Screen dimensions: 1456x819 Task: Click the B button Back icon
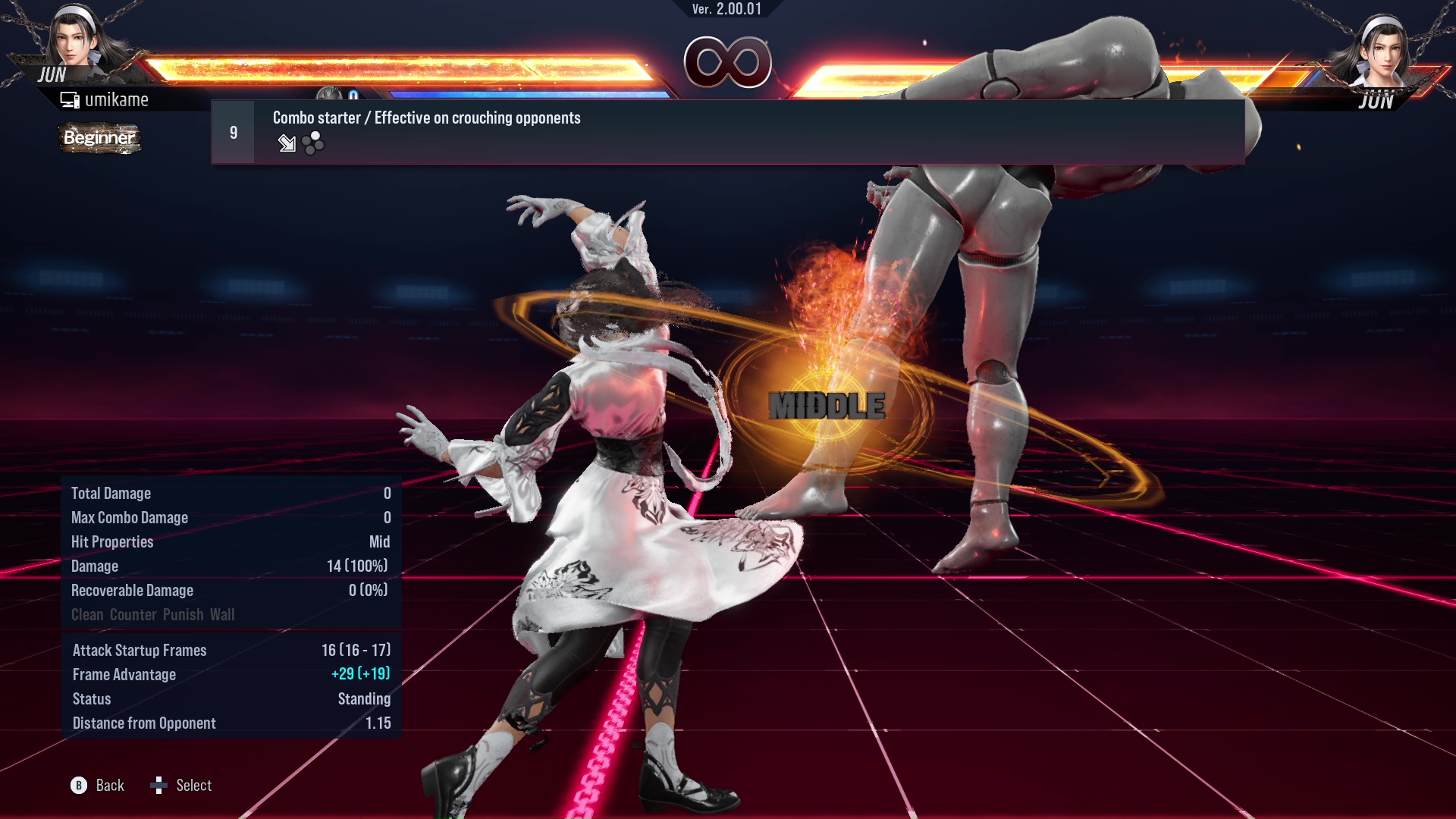click(x=78, y=786)
